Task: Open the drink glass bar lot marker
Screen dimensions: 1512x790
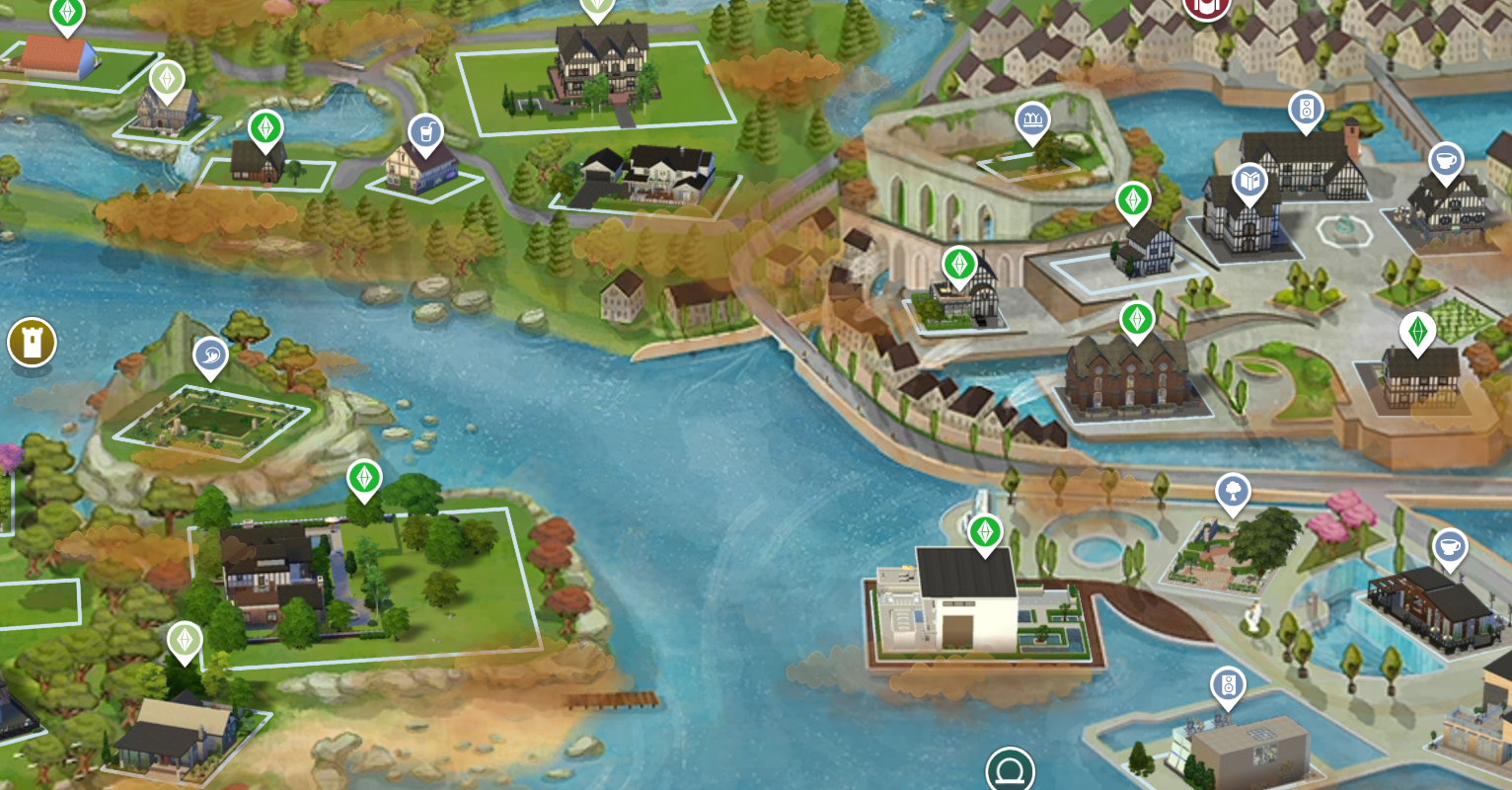Action: point(425,132)
